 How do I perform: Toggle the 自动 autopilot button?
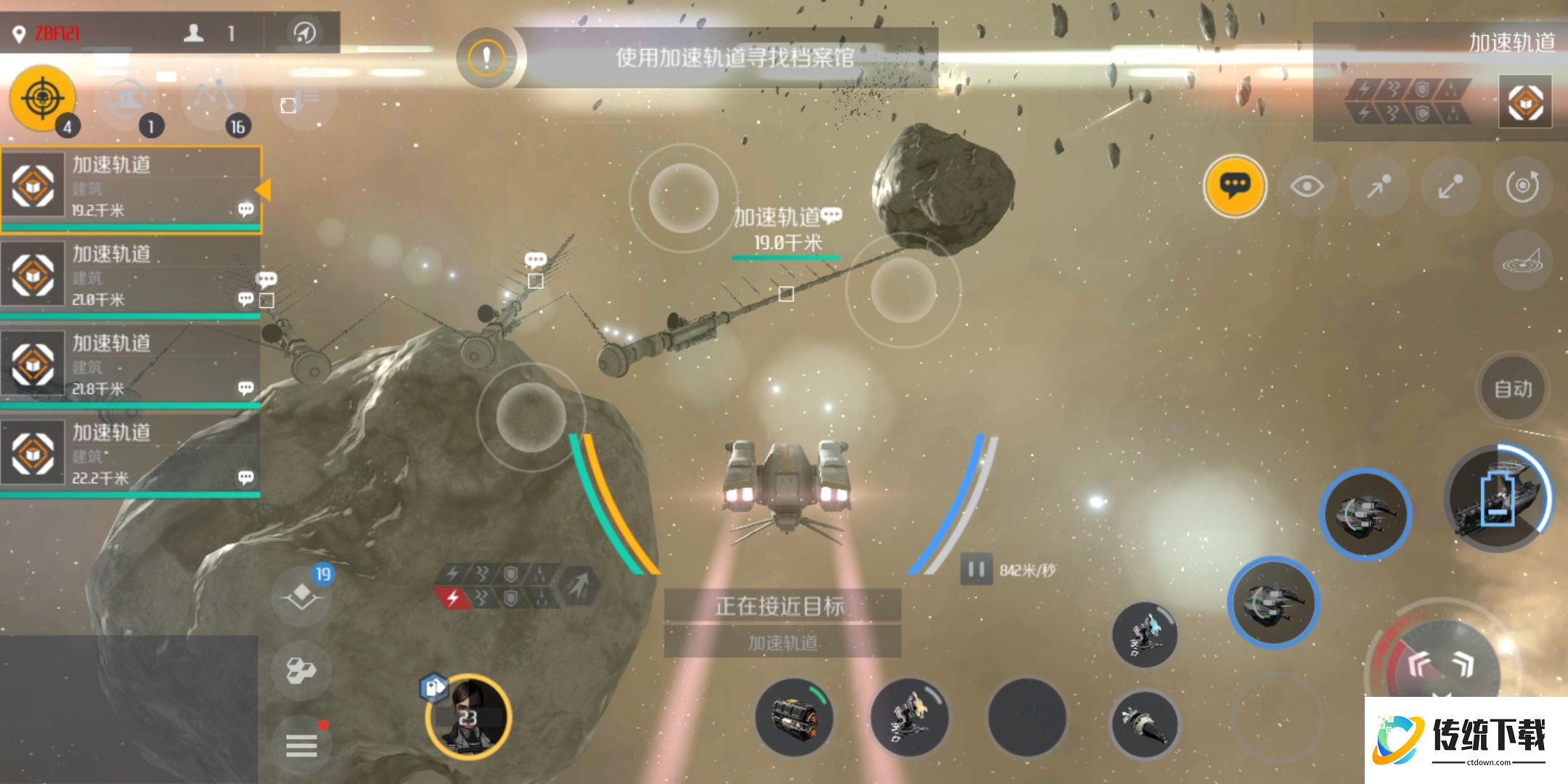1513,389
